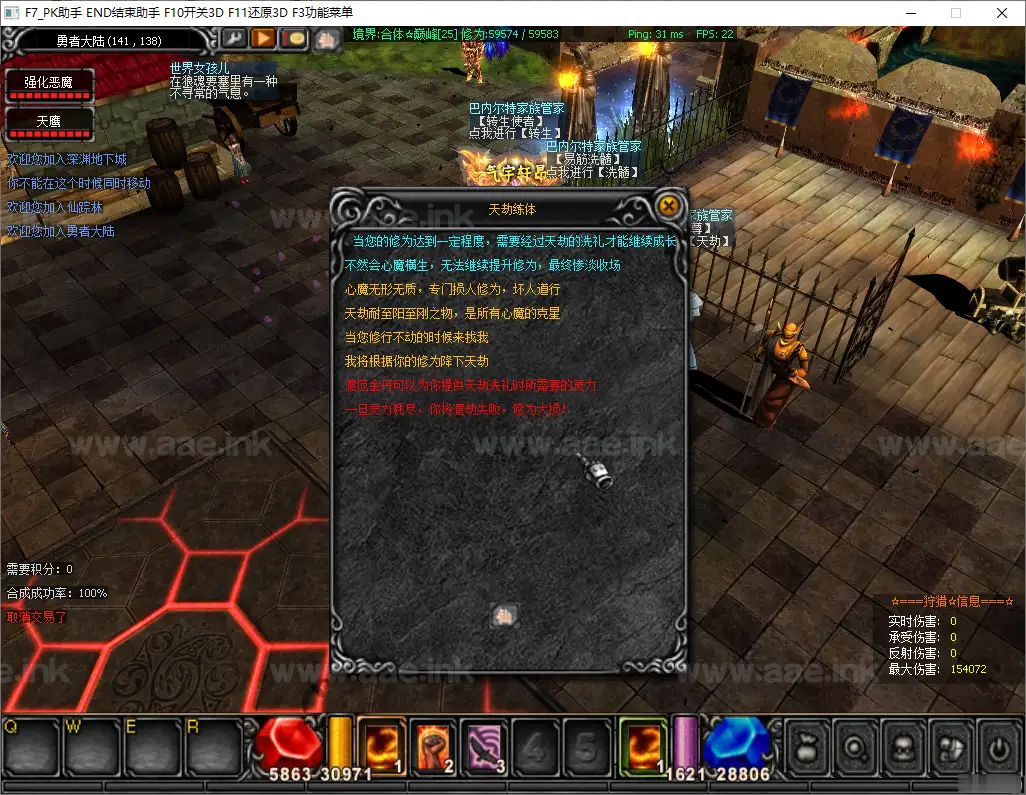
Task: Open the bag inventory button
Action: [807, 748]
